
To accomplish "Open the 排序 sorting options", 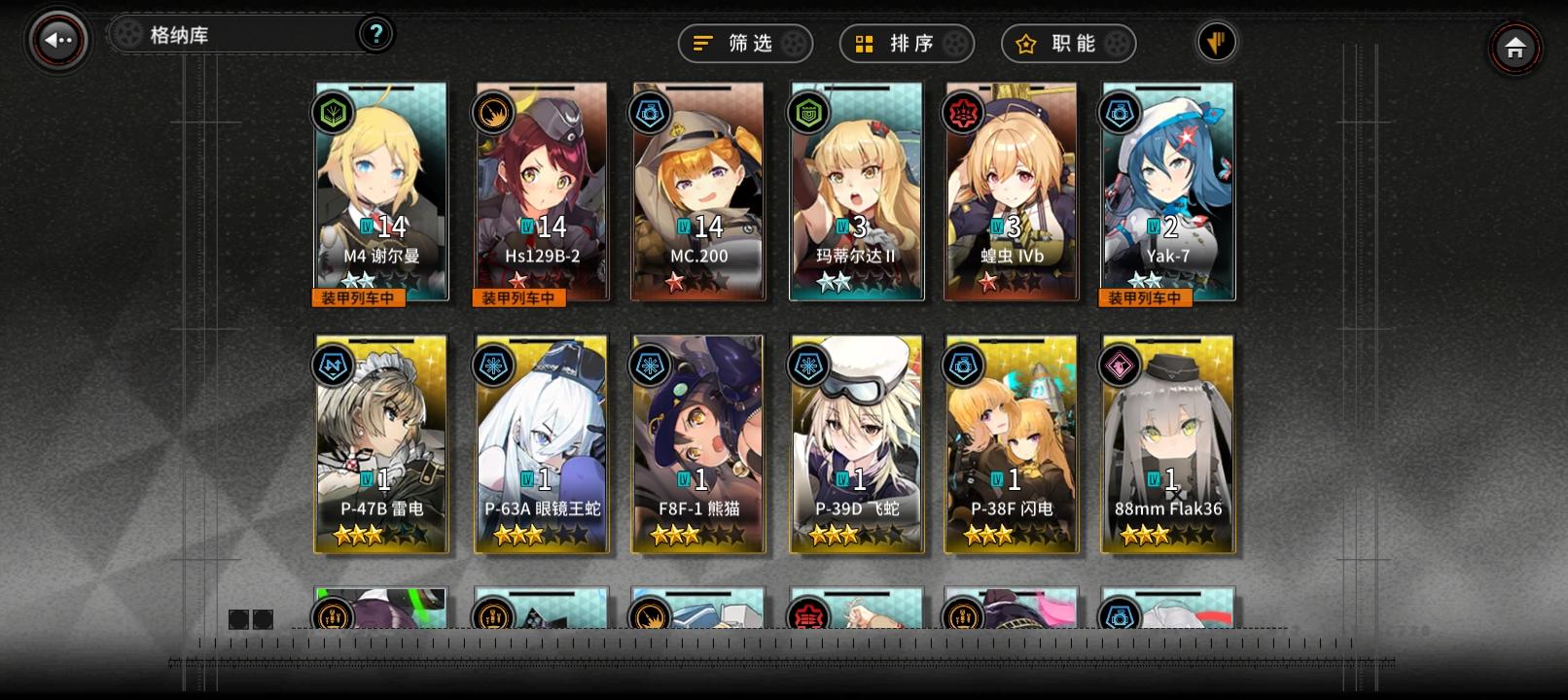I will [905, 43].
